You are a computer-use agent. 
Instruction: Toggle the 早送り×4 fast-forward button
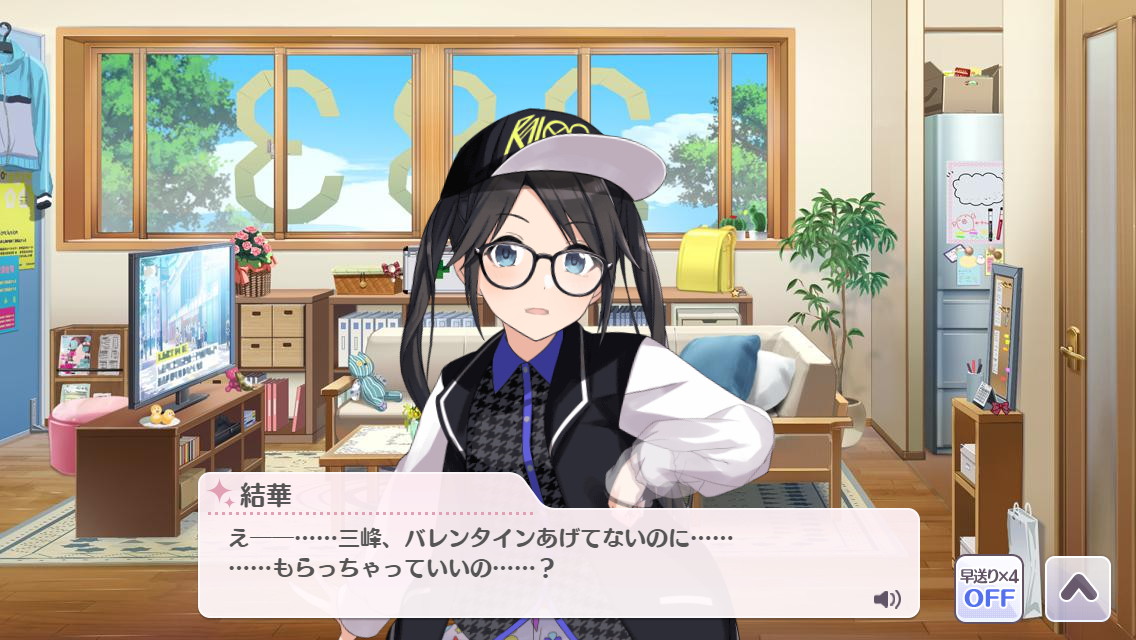pyautogui.click(x=988, y=588)
